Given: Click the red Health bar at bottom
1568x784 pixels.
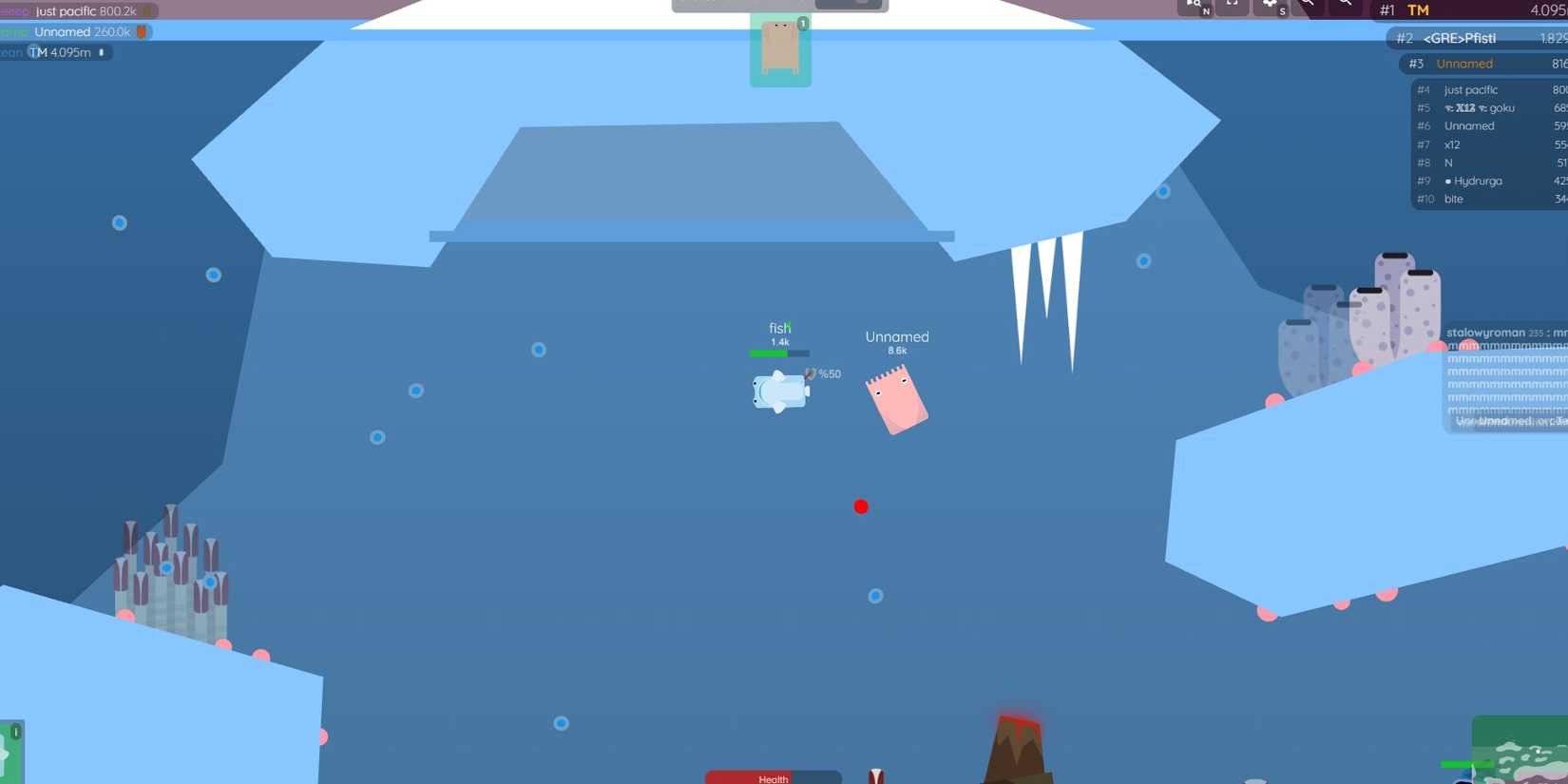Looking at the screenshot, I should 772,778.
